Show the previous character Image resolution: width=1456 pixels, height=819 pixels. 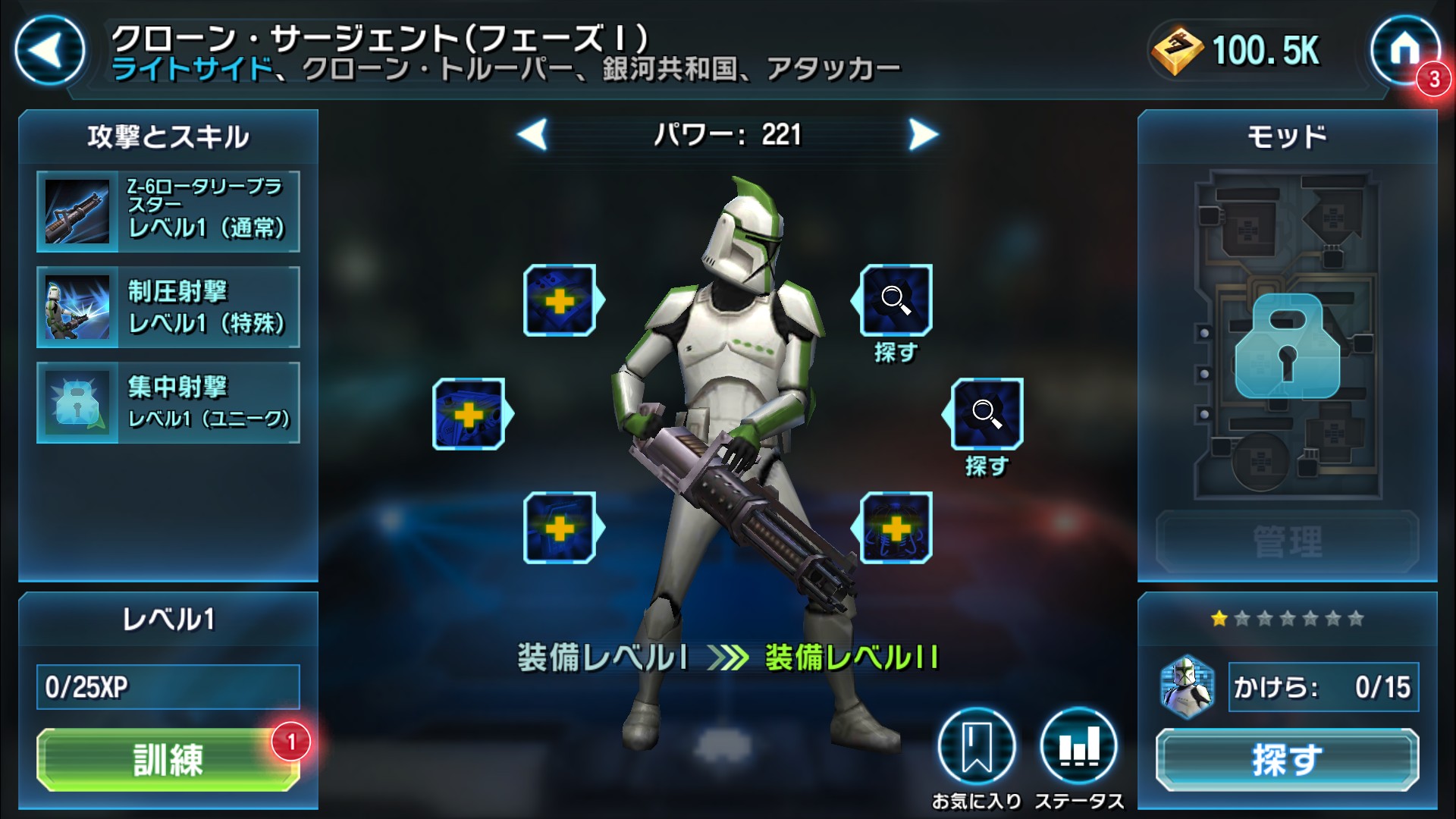532,135
